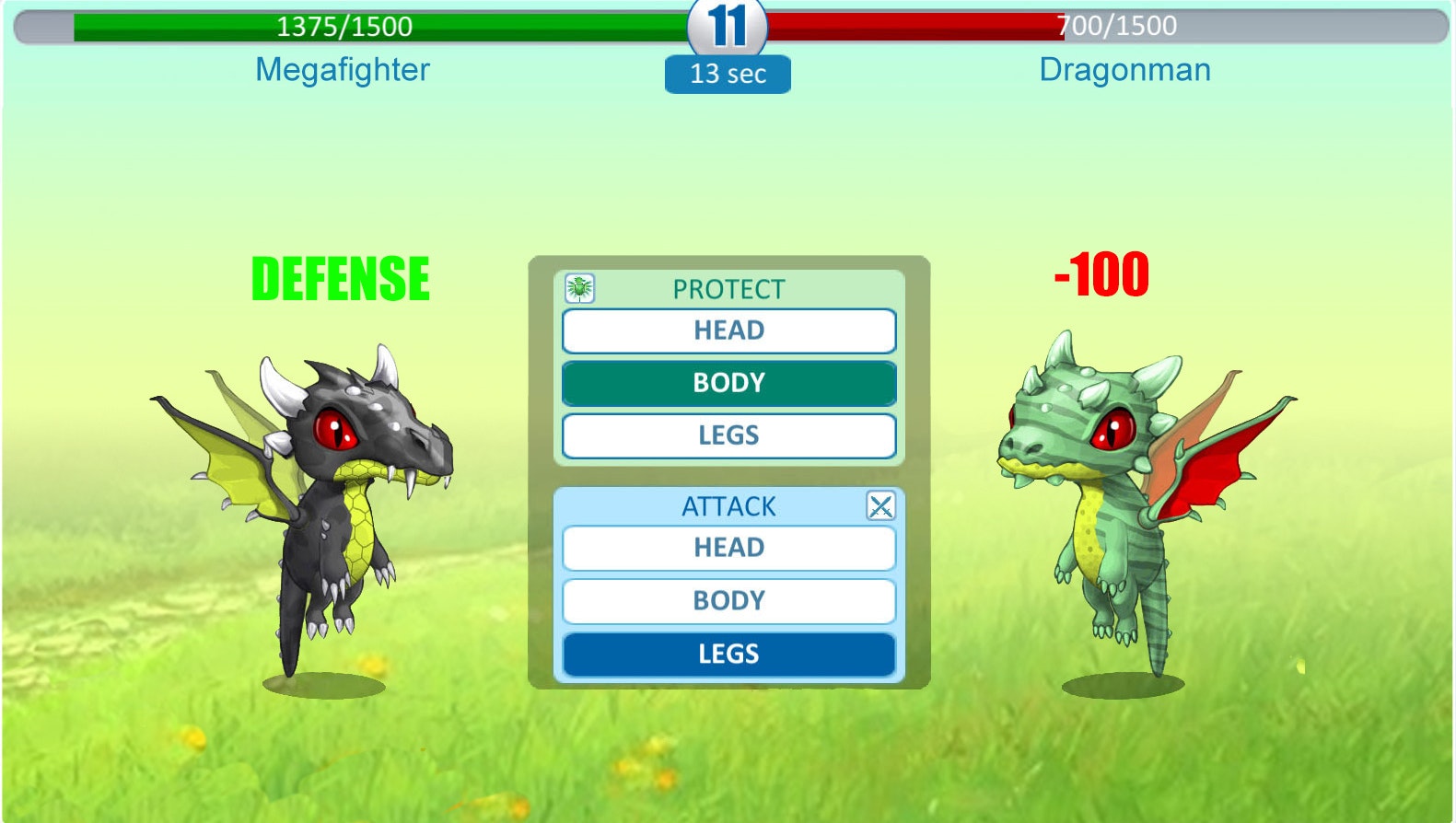Click the 13 sec countdown timer

(x=727, y=75)
